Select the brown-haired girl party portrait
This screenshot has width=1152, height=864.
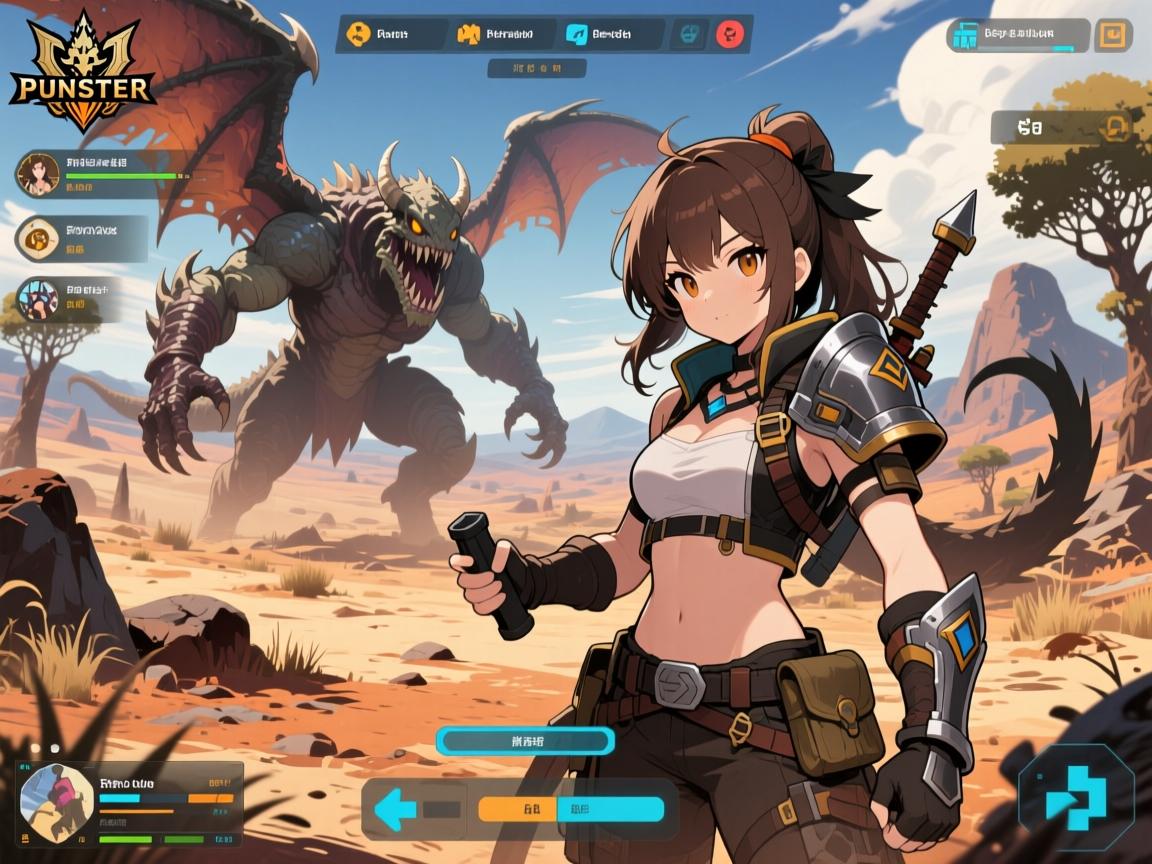[38, 173]
